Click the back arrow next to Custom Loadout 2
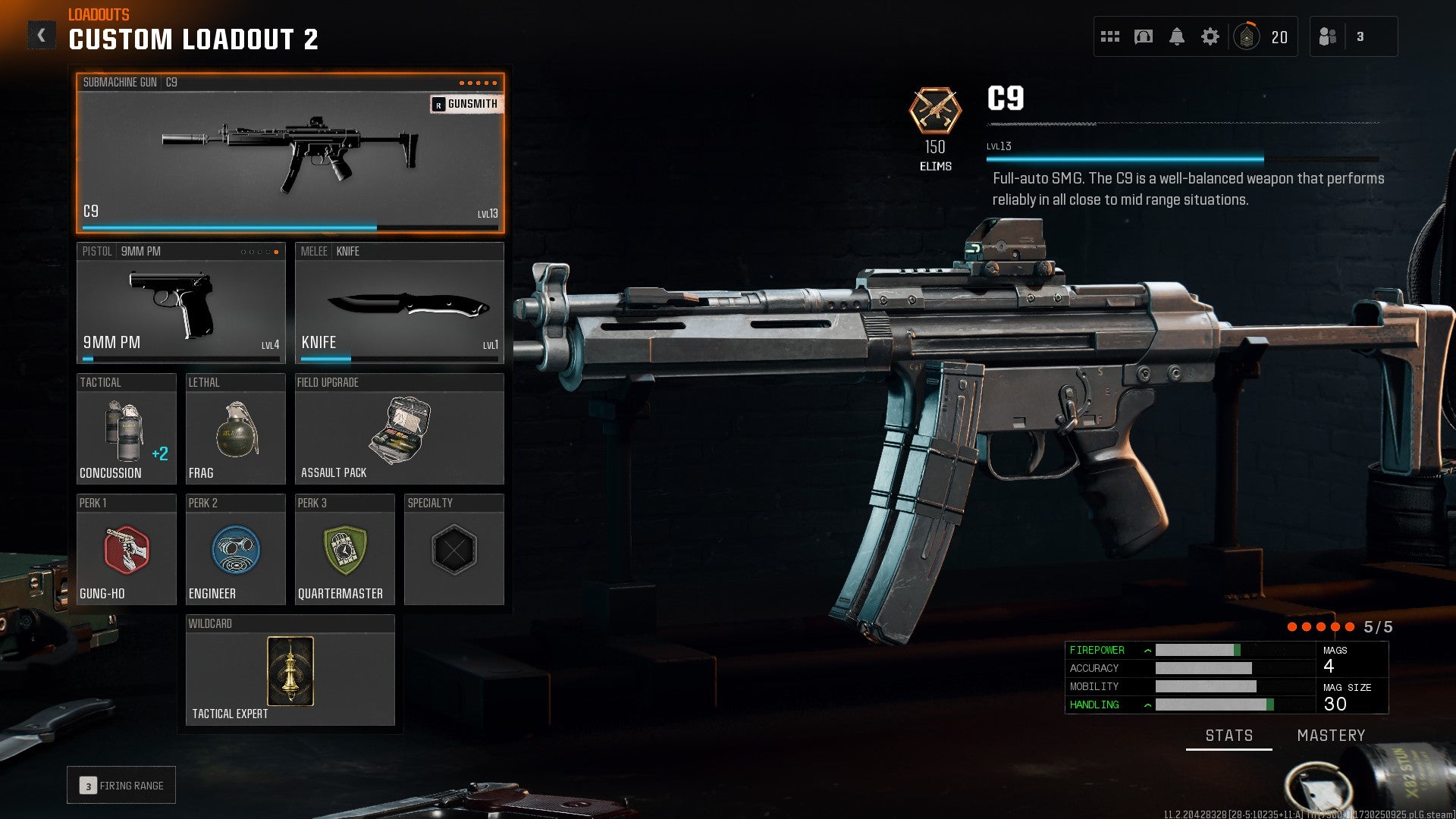This screenshot has height=819, width=1456. point(42,33)
